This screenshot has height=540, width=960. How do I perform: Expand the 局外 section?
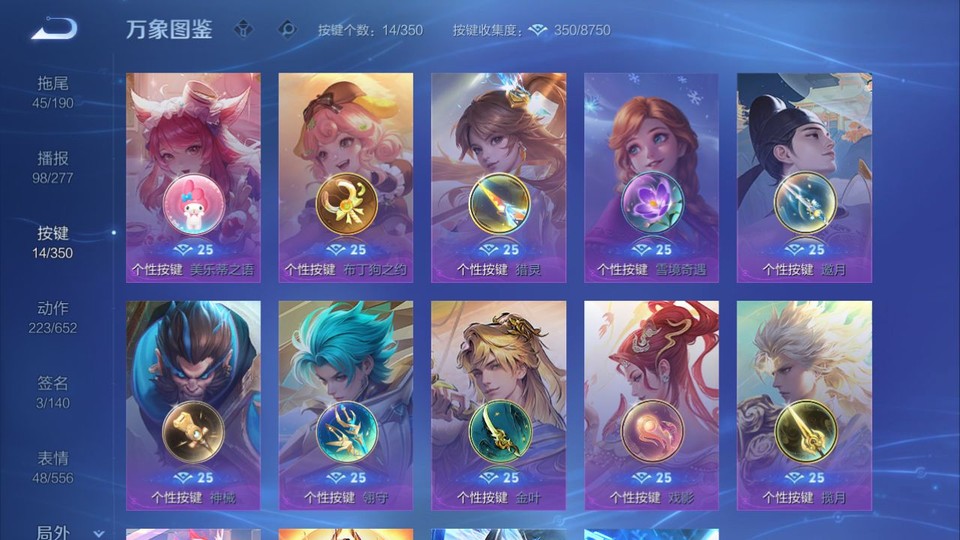pyautogui.click(x=60, y=532)
